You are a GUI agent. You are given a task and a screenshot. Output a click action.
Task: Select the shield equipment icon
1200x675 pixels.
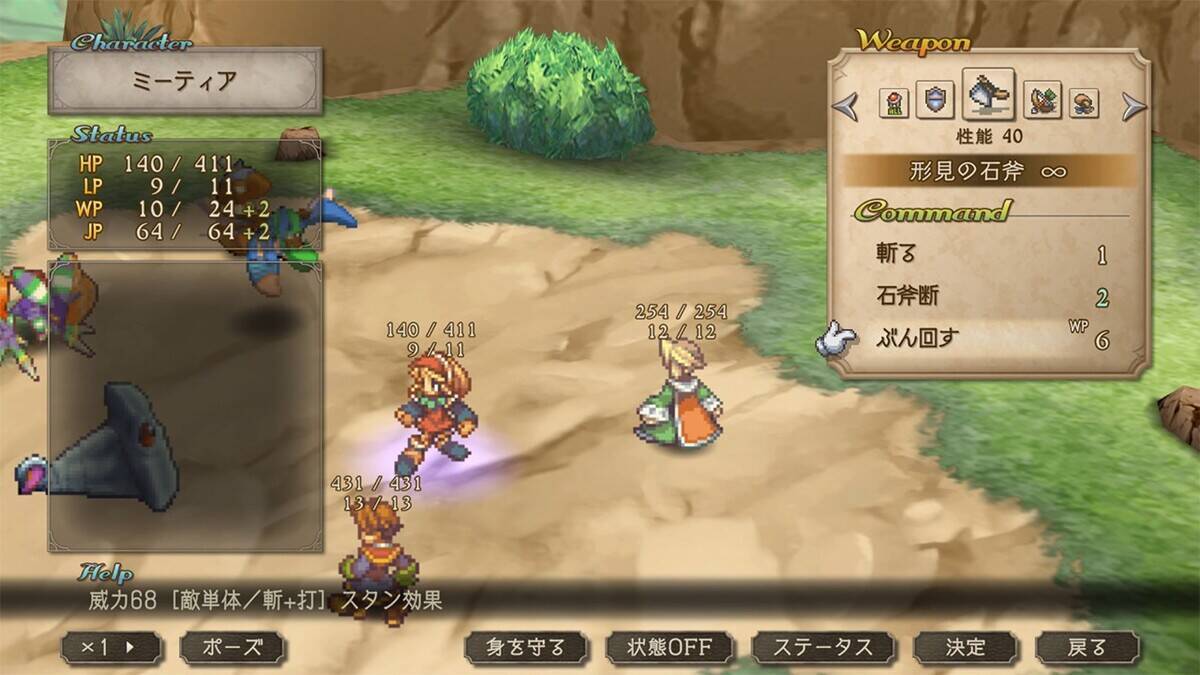pyautogui.click(x=934, y=102)
